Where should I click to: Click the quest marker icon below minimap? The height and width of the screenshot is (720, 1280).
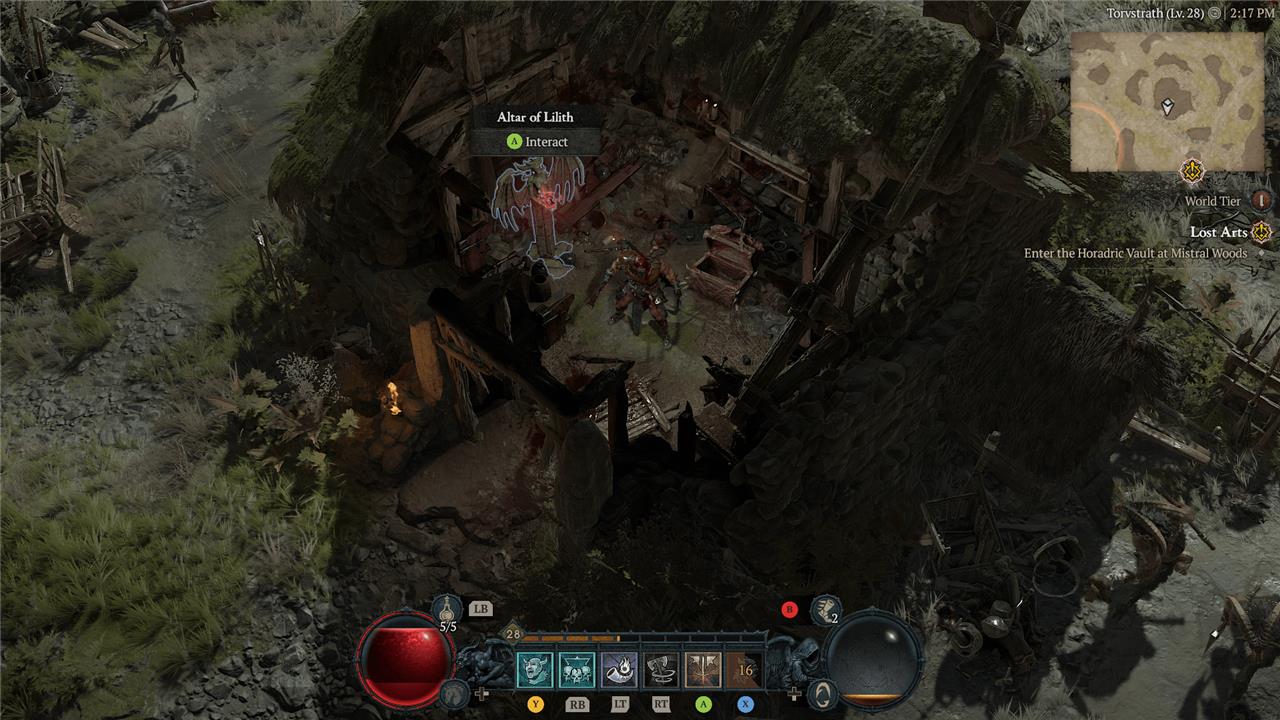(1191, 171)
